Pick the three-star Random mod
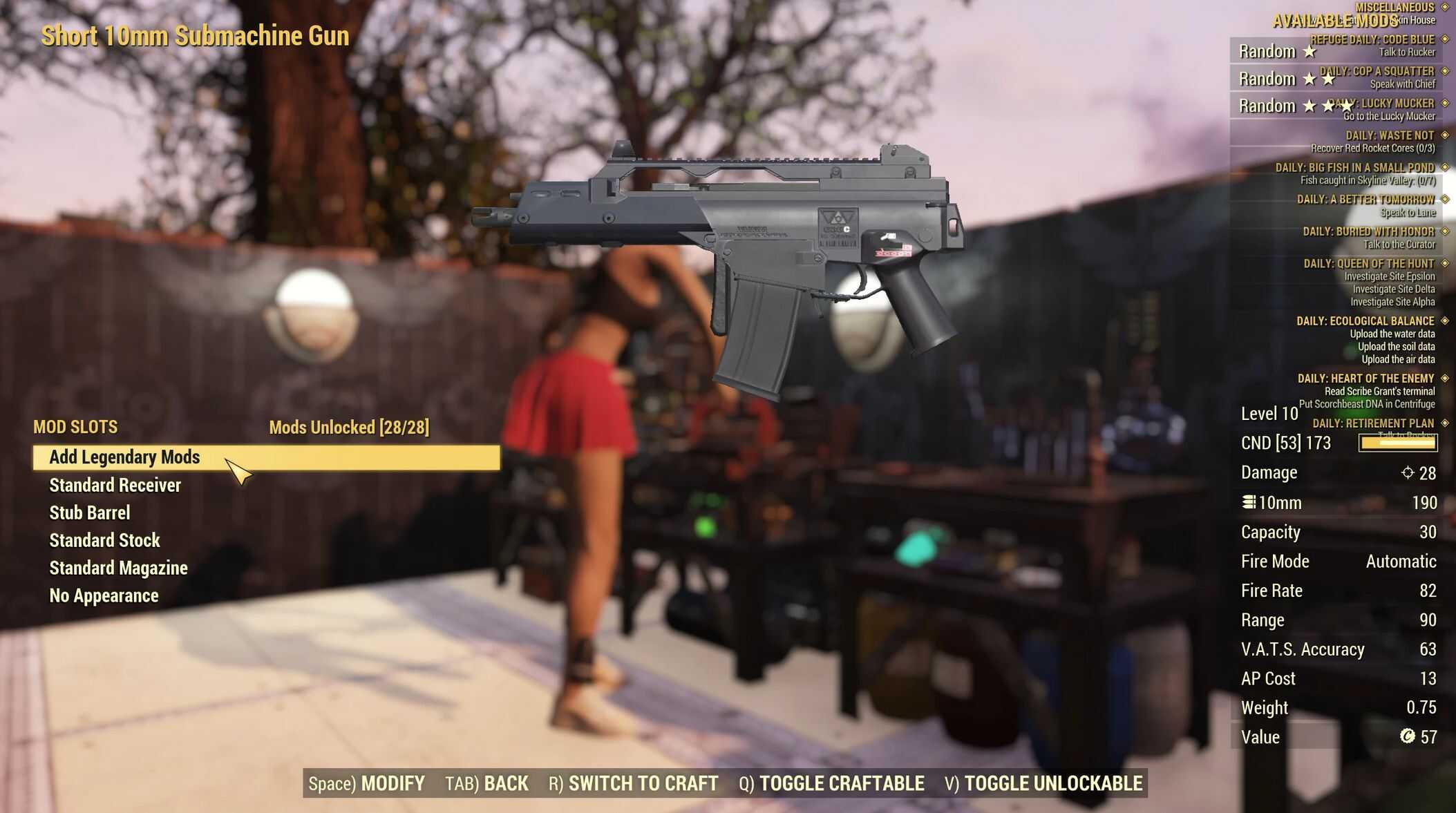1456x813 pixels. pos(1292,106)
